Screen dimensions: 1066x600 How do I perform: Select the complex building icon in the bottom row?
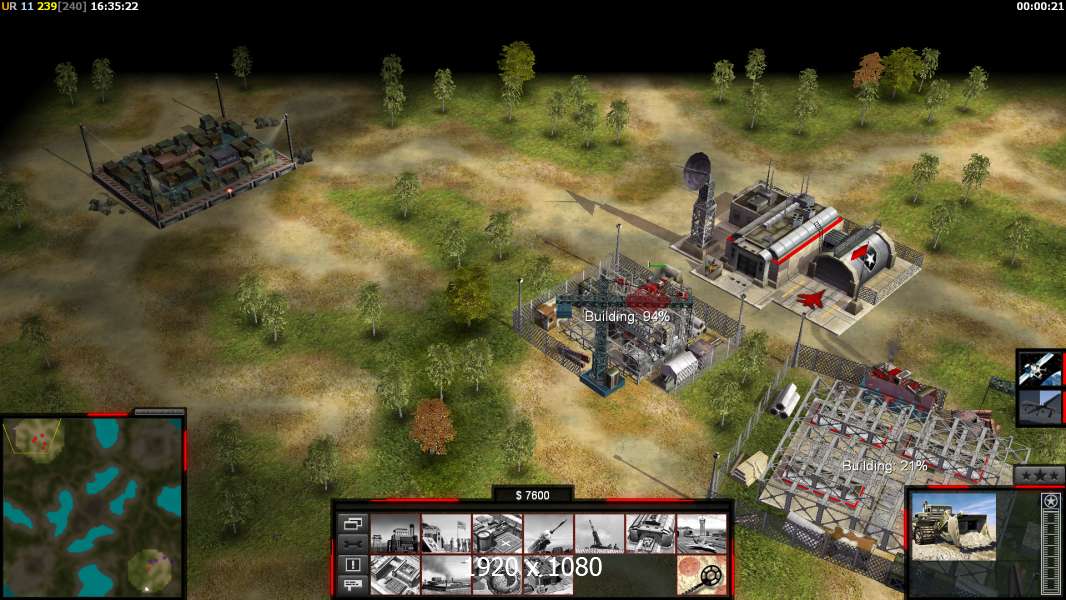click(395, 574)
